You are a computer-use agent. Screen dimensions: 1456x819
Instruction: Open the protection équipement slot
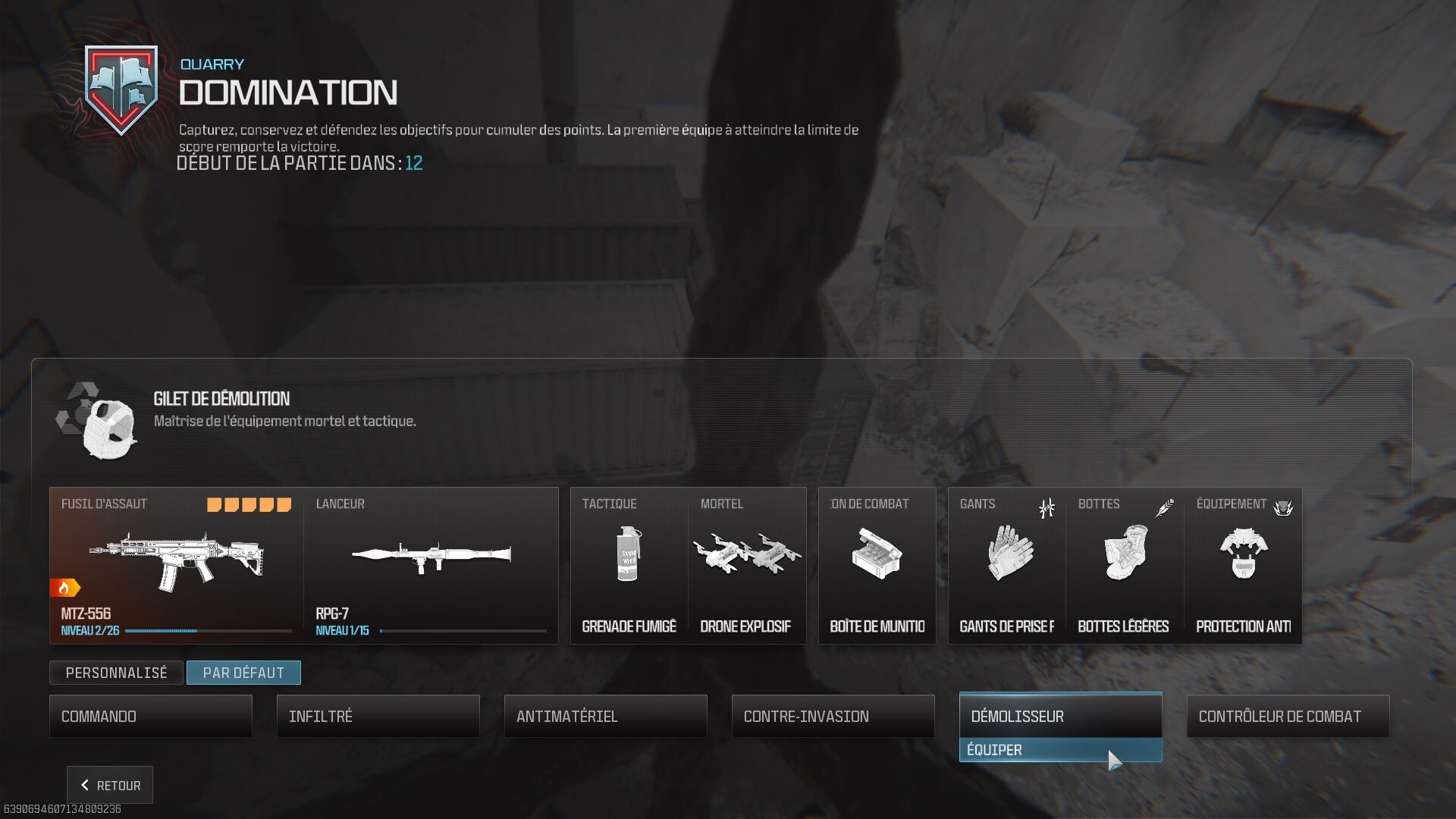[1244, 561]
